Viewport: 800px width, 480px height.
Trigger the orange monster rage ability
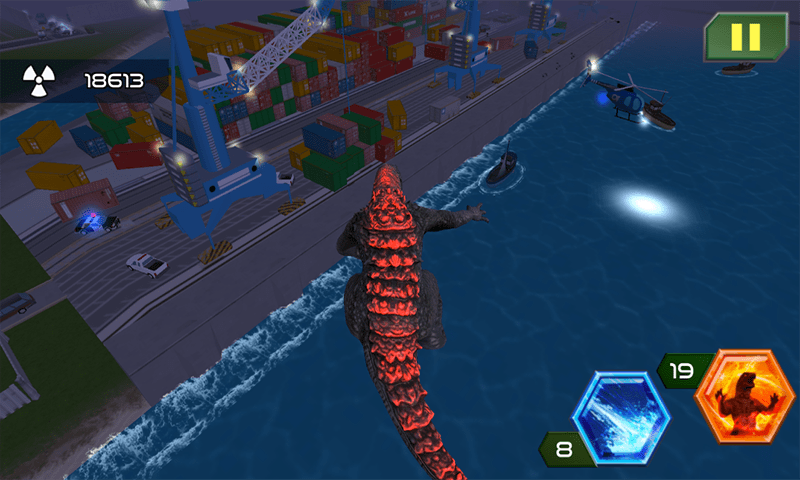744,396
